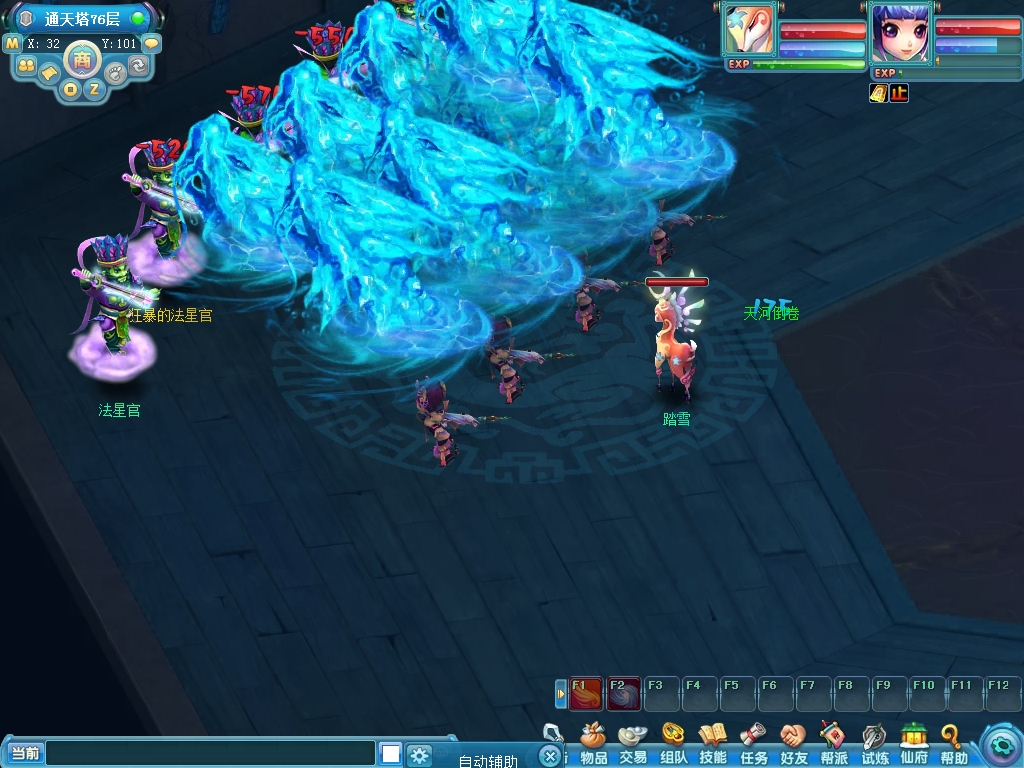Click the gear settings button in the corner
1024x768 pixels.
pos(1000,745)
